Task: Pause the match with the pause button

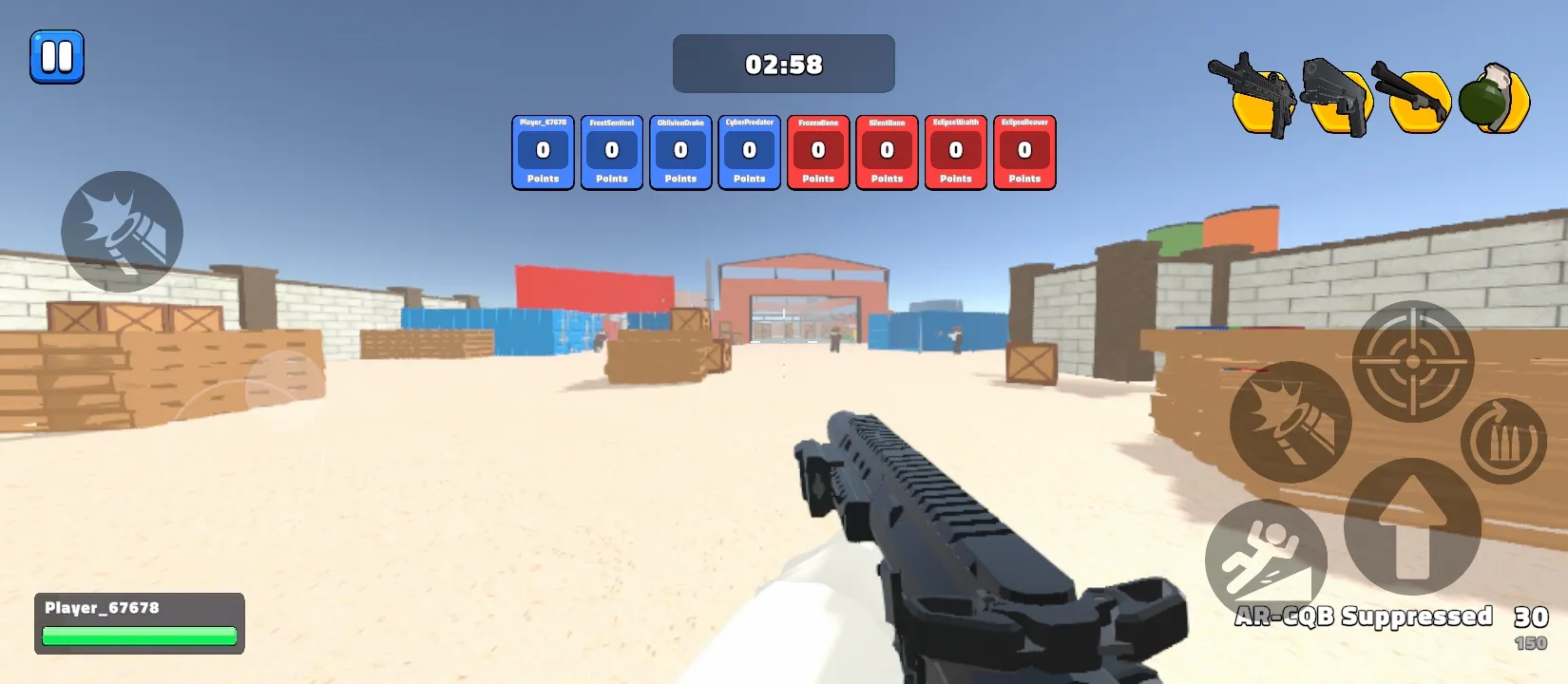Action: pyautogui.click(x=56, y=55)
